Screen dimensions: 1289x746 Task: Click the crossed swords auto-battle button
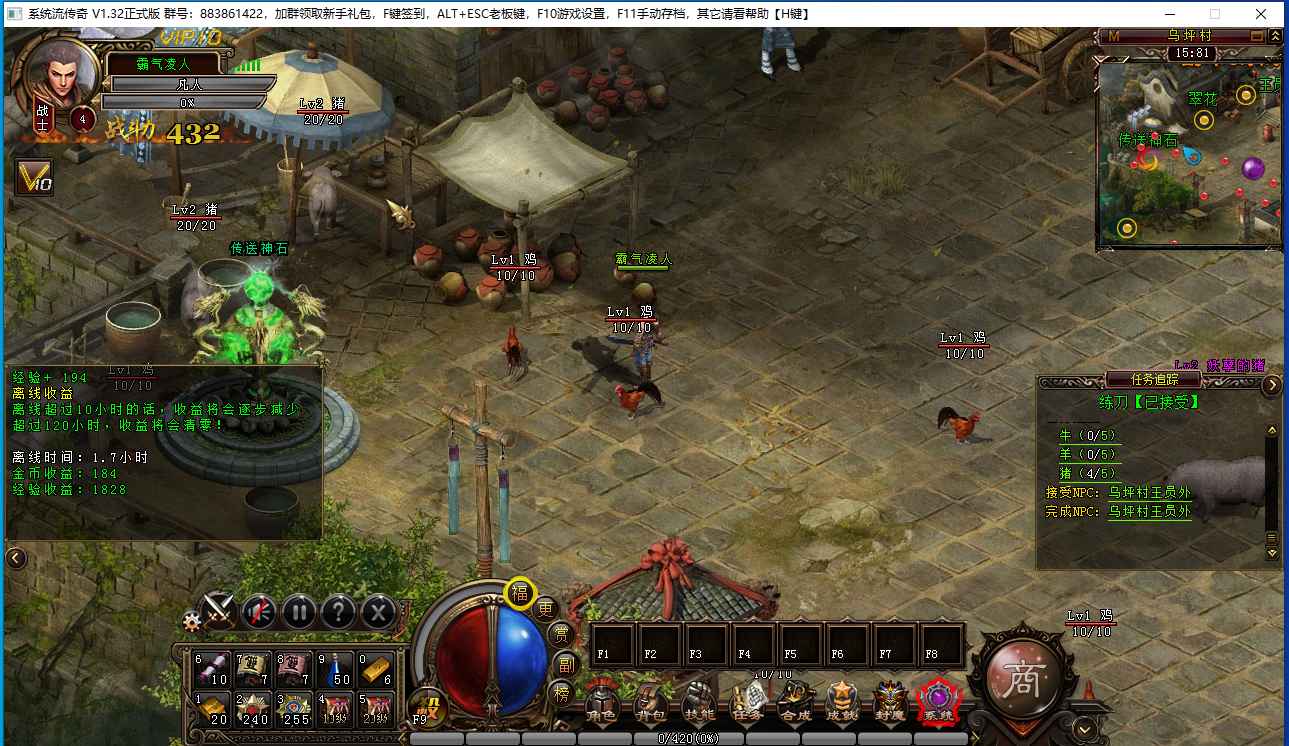click(x=218, y=610)
